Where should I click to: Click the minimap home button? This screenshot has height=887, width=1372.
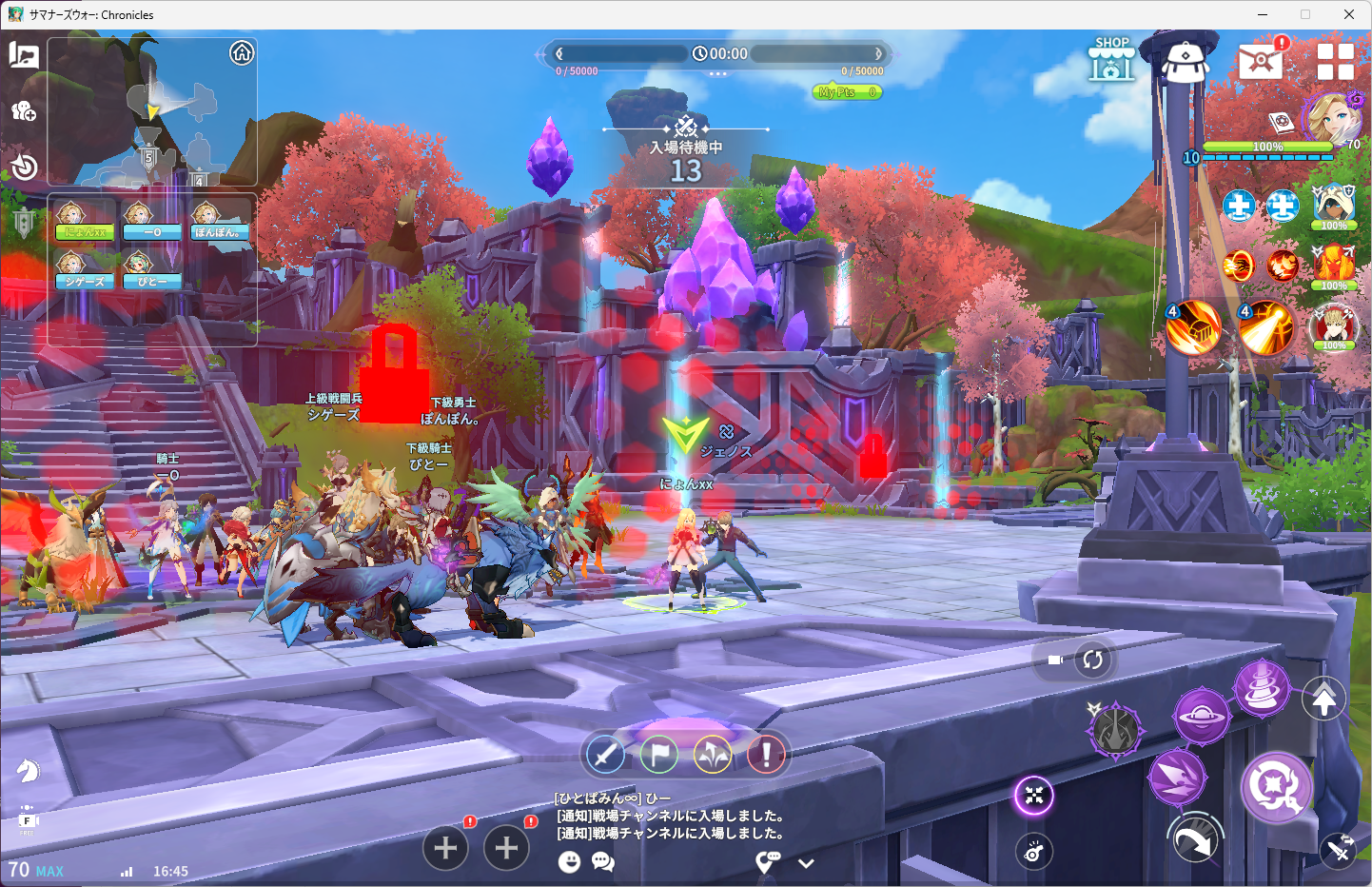pyautogui.click(x=242, y=53)
